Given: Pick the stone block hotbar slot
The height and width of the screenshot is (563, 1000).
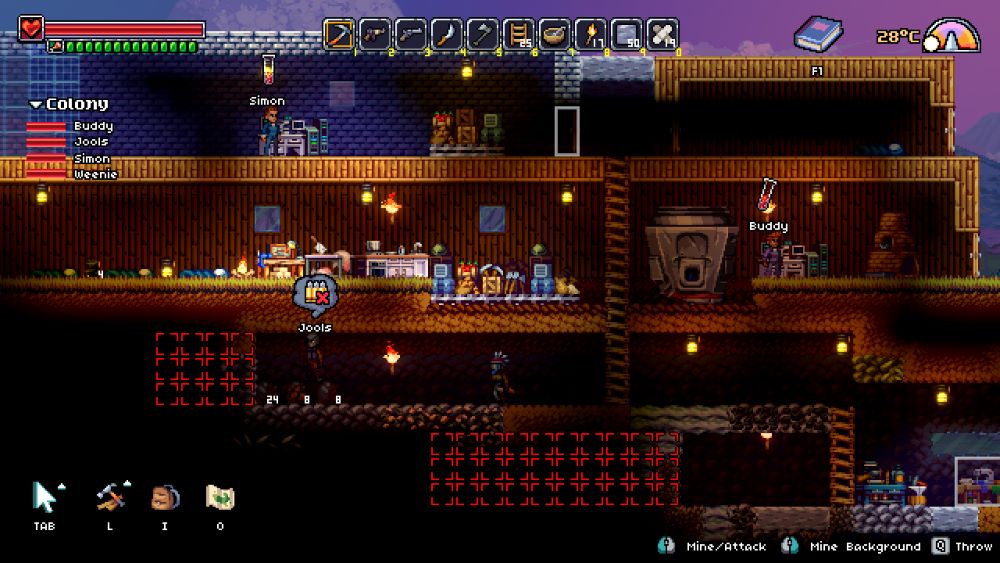Looking at the screenshot, I should coord(627,34).
